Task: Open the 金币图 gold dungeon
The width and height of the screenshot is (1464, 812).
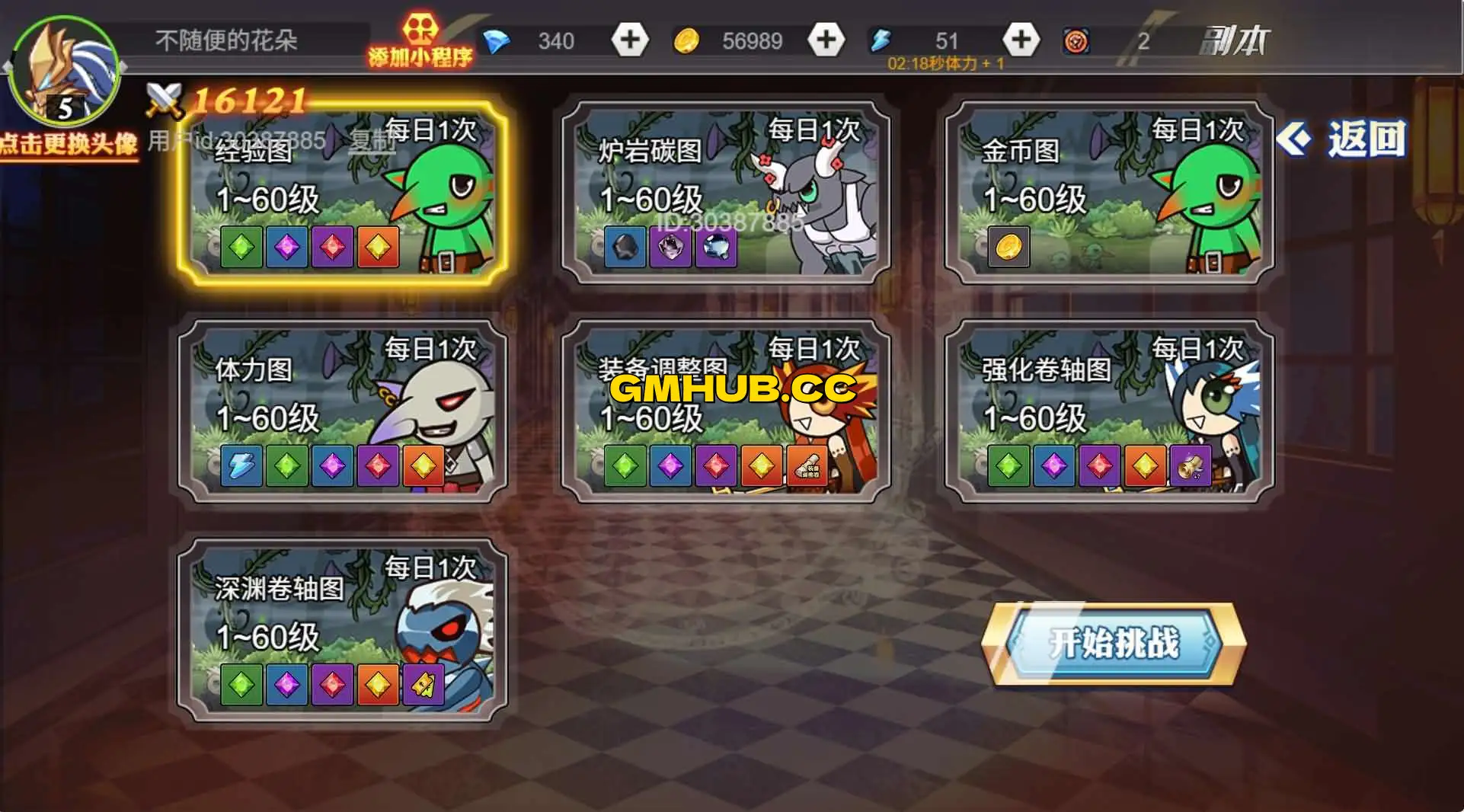Action: click(1109, 193)
